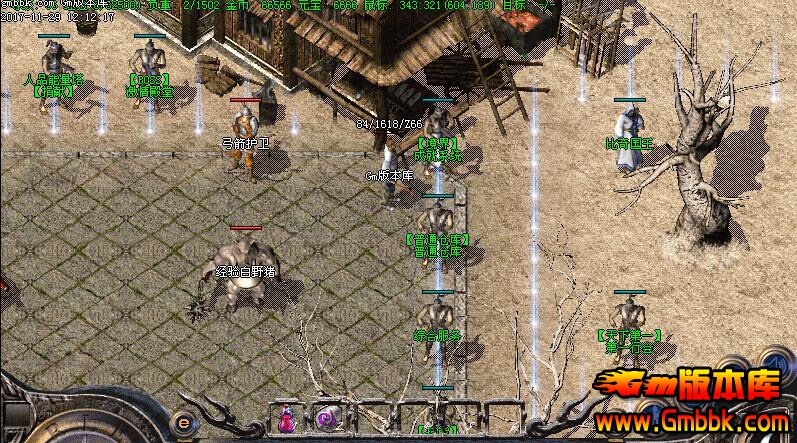Screen dimensions: 797x443
Task: Use the red potion in the belt slot
Action: [286, 418]
